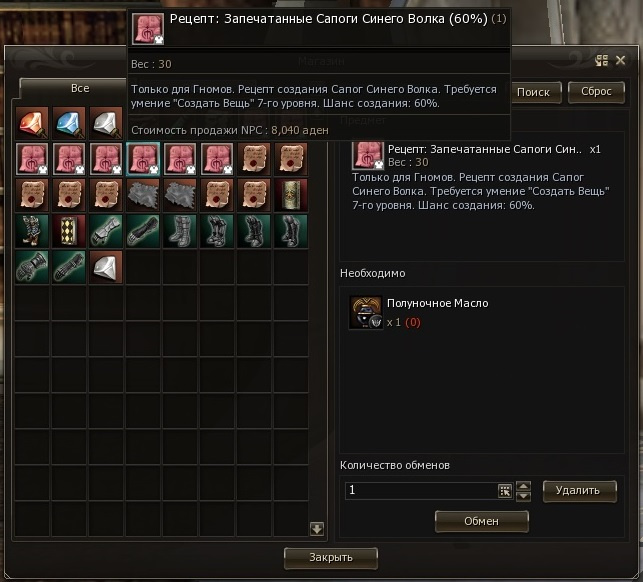Click the Поиск search button
The image size is (643, 582).
(x=533, y=92)
